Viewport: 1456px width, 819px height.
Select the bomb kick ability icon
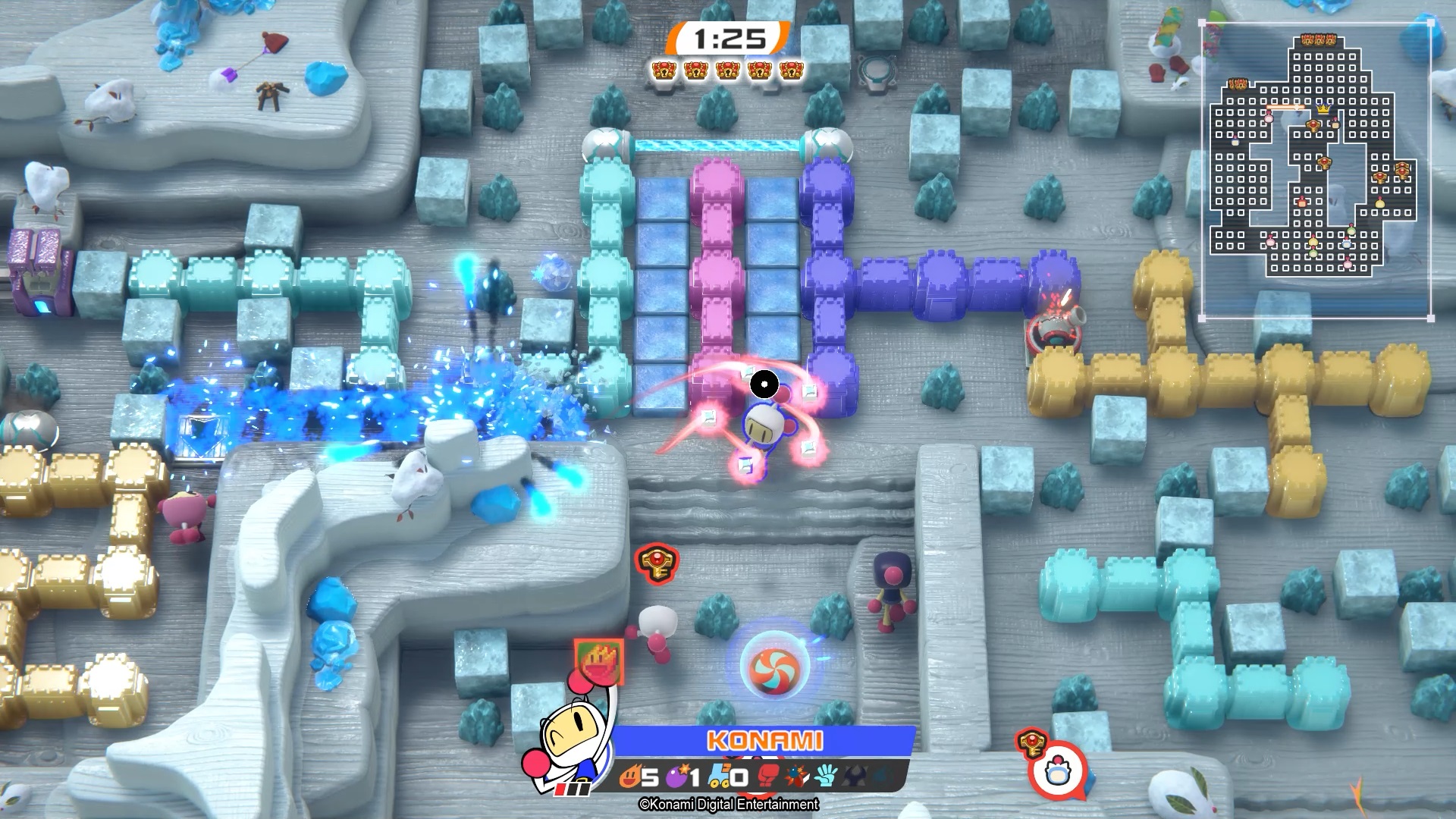coord(795,777)
